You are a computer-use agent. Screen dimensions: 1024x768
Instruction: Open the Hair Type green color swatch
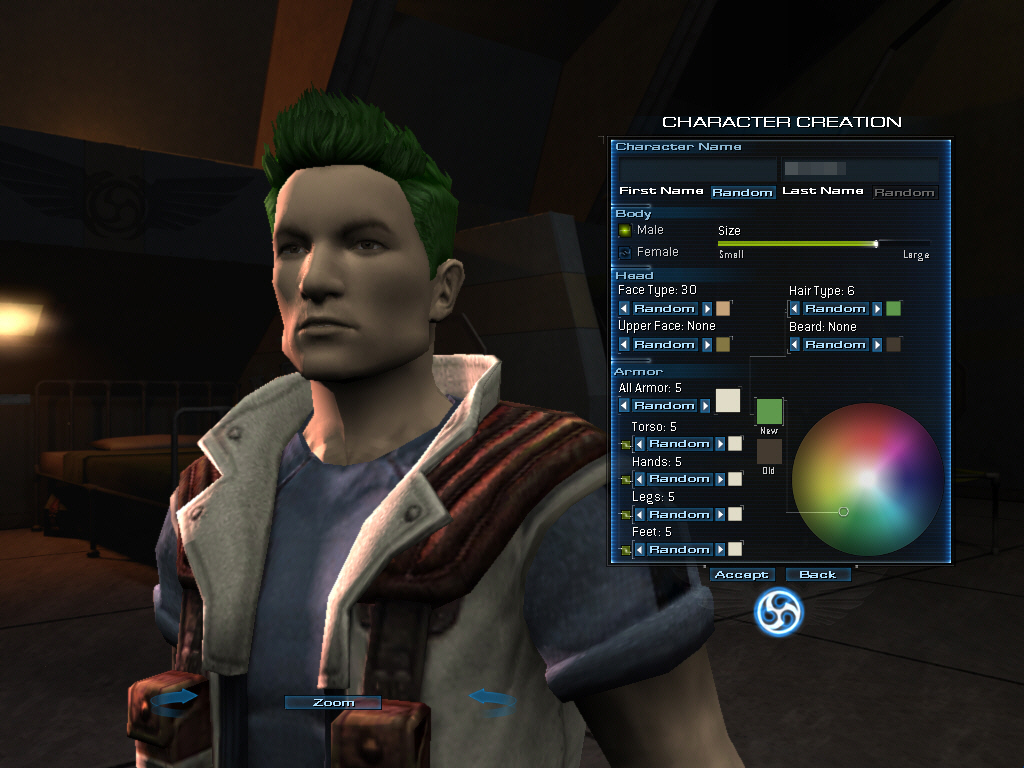[x=893, y=309]
